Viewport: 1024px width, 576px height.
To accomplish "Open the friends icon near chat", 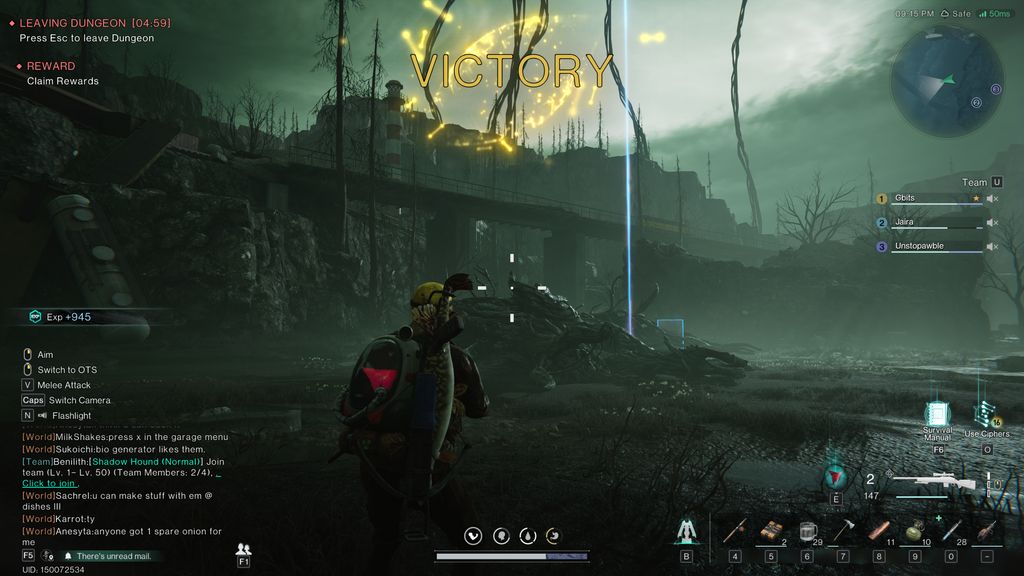I will (x=243, y=549).
